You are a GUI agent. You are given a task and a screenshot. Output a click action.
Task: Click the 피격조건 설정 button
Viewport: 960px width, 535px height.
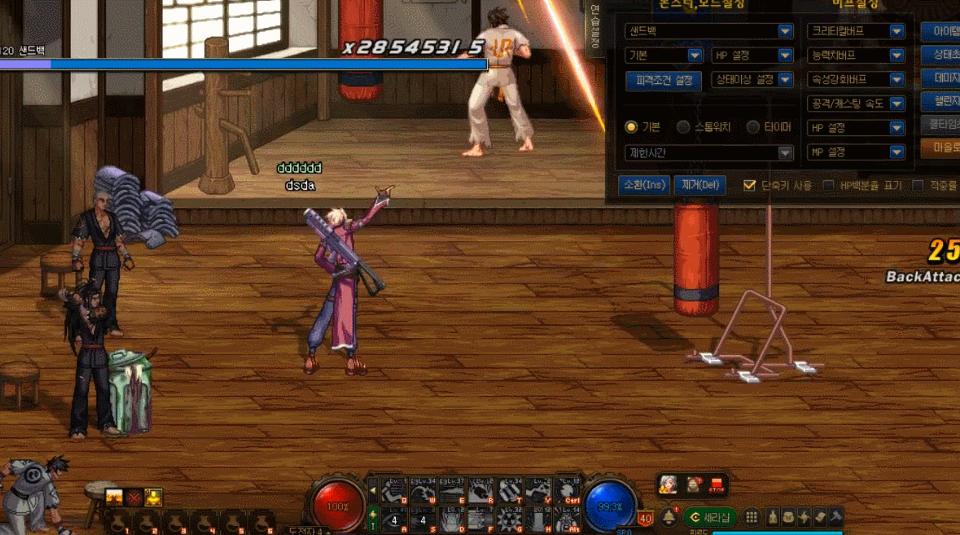click(663, 80)
